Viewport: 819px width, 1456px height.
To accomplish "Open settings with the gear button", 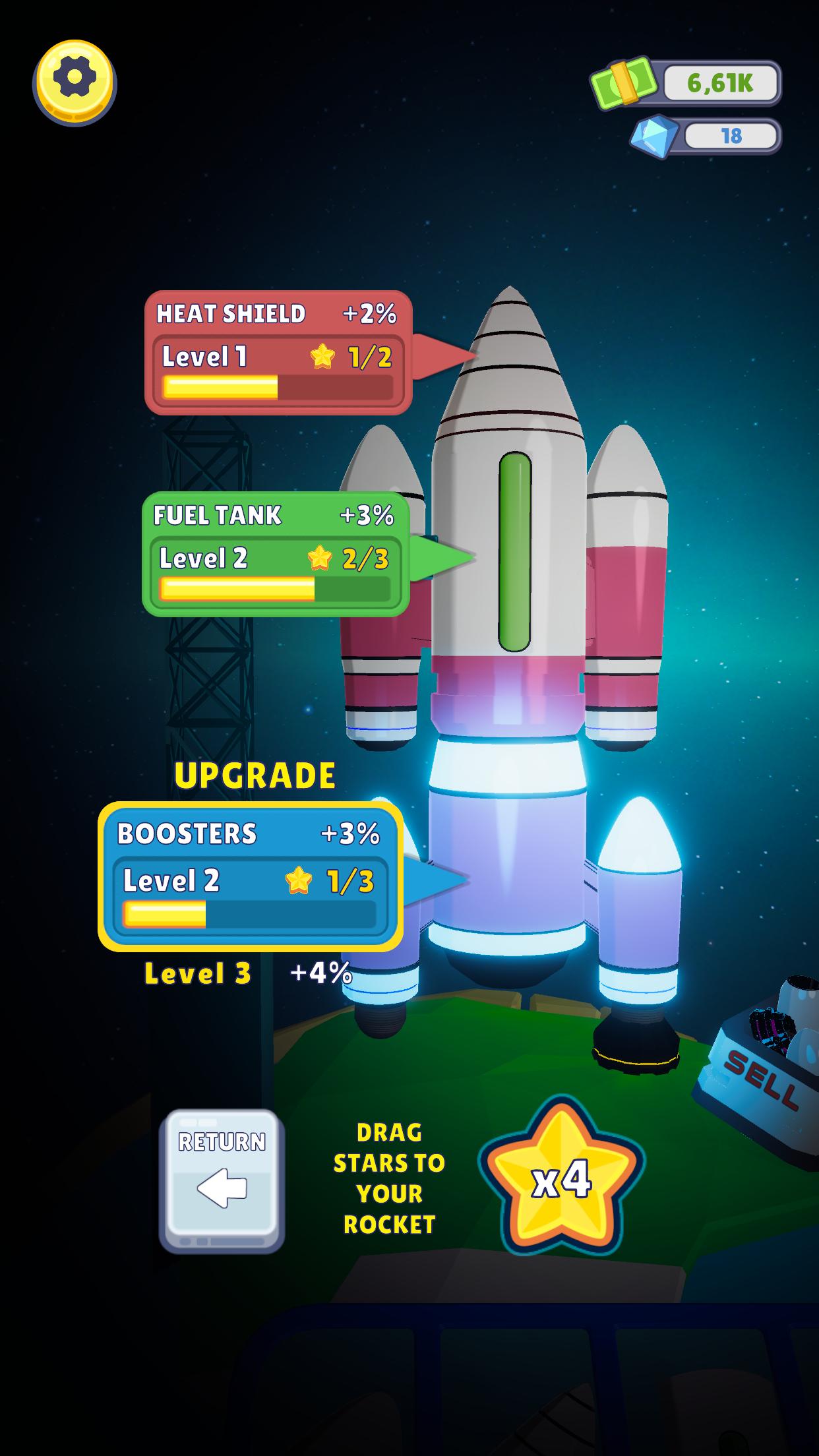I will 75,81.
